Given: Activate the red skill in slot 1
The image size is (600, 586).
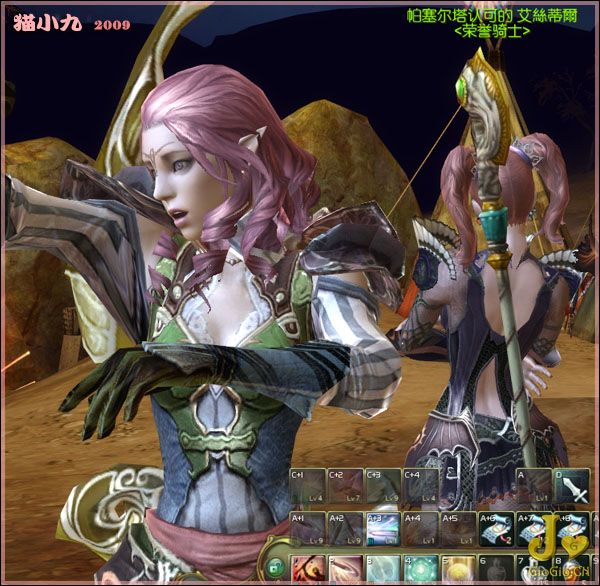Looking at the screenshot, I should 307,570.
